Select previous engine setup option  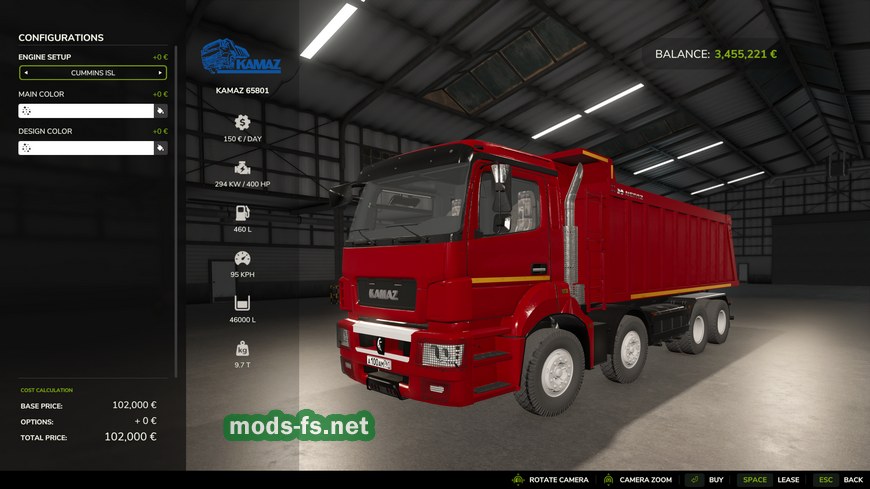(26, 73)
